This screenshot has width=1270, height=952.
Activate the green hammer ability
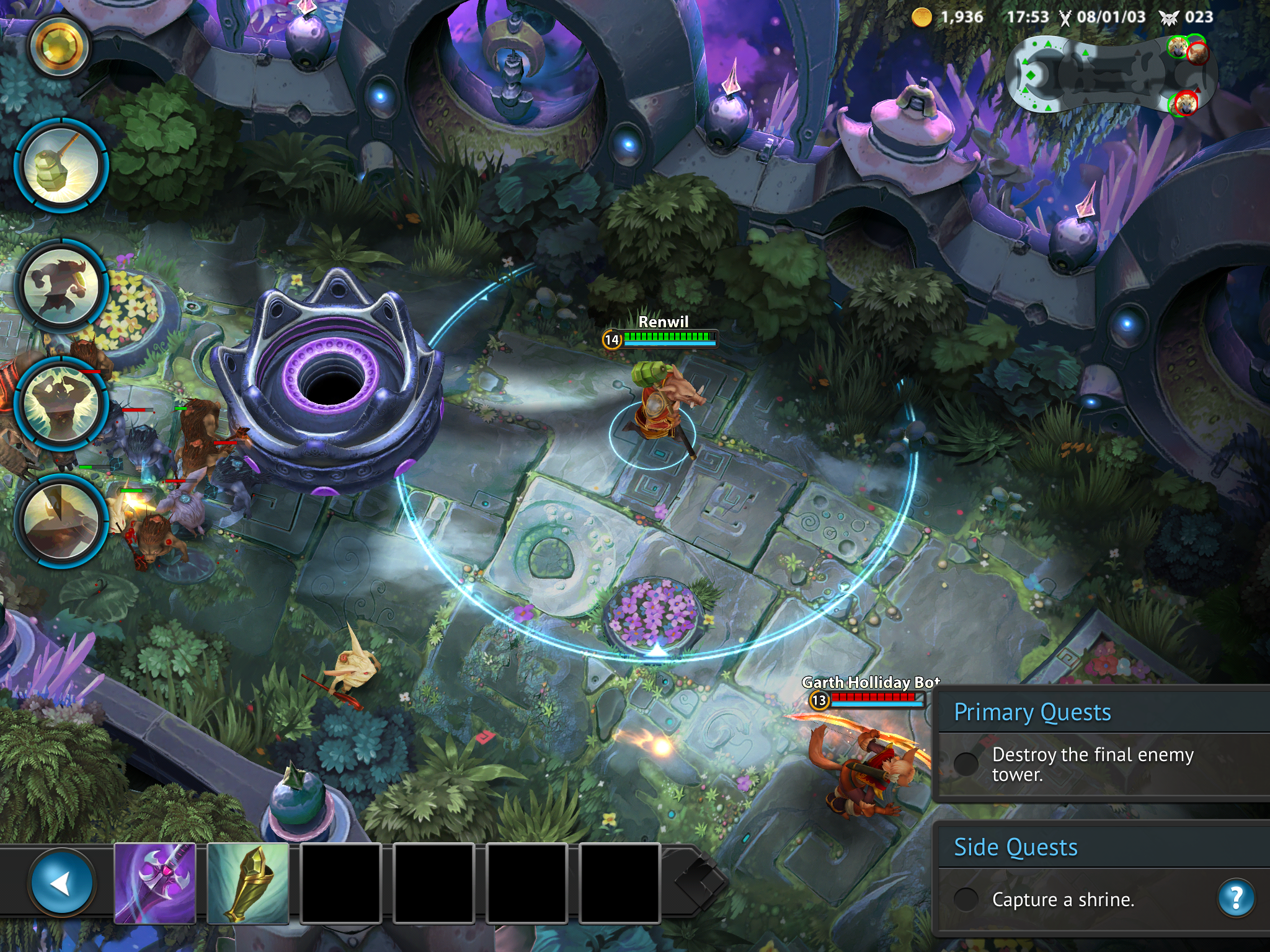(61, 166)
